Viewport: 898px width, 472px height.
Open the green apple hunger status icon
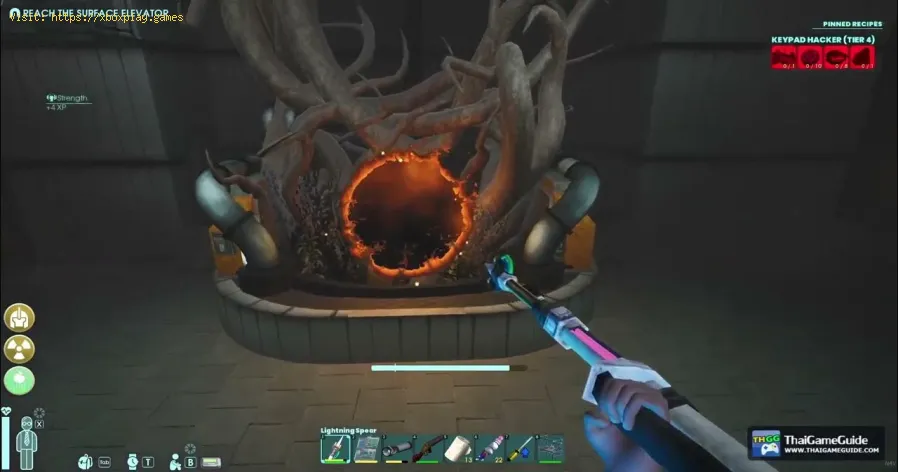[20, 380]
